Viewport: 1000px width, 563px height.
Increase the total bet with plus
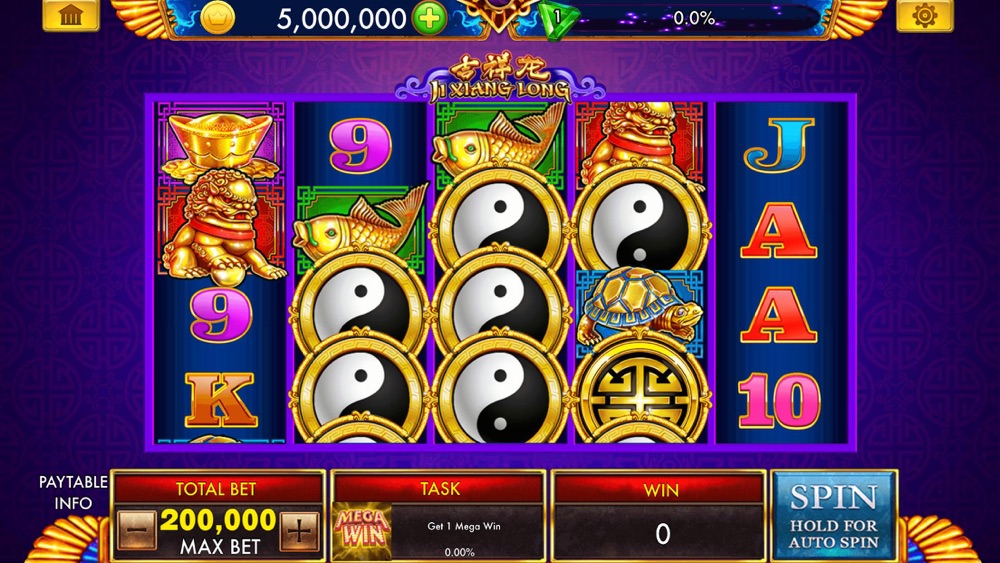[x=299, y=531]
